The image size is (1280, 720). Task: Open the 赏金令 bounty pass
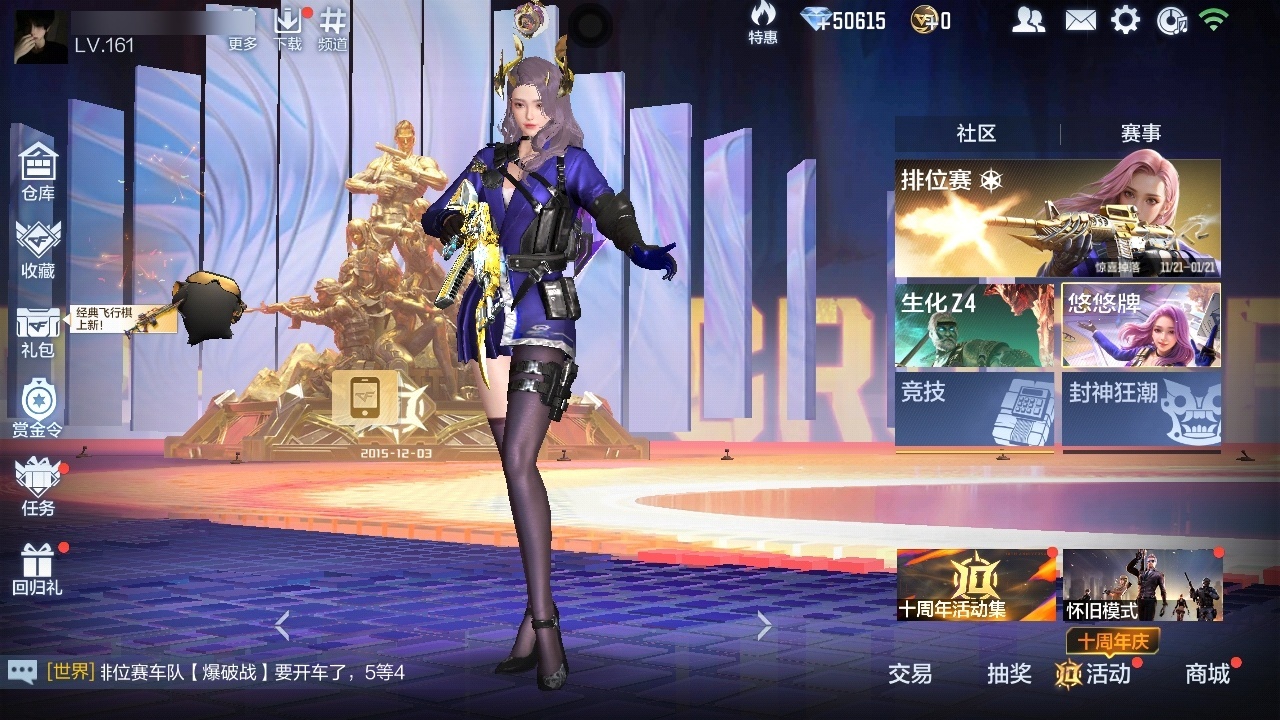[x=38, y=408]
